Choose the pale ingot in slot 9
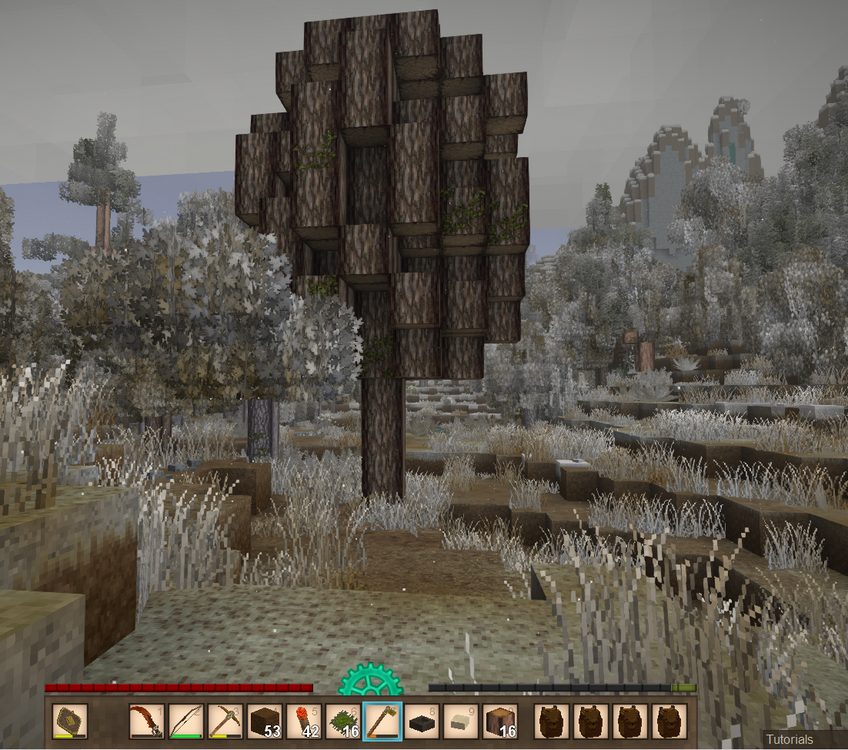The height and width of the screenshot is (750, 848). (x=460, y=721)
